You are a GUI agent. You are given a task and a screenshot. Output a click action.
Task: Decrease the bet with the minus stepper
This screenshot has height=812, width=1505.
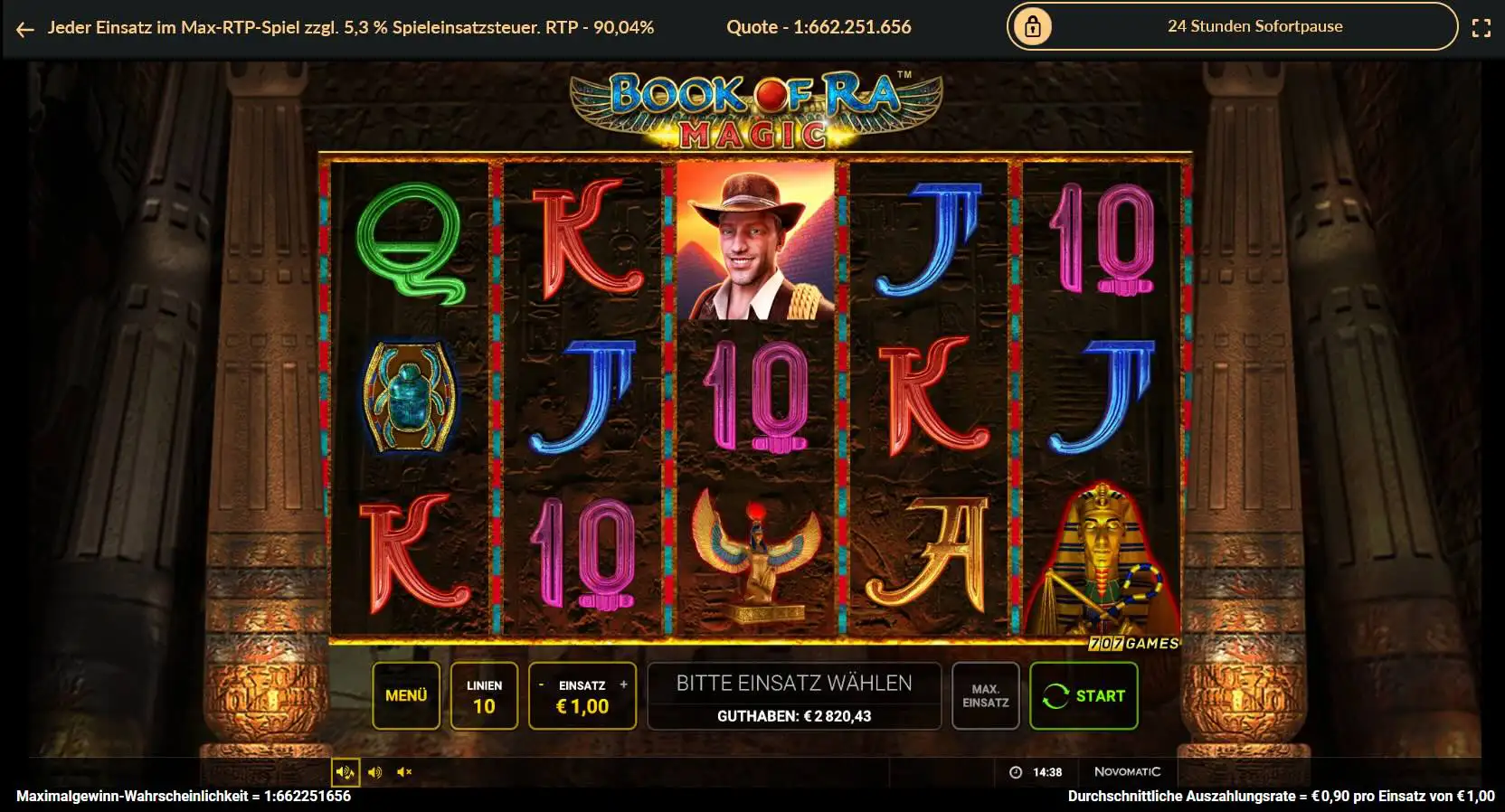tap(543, 685)
